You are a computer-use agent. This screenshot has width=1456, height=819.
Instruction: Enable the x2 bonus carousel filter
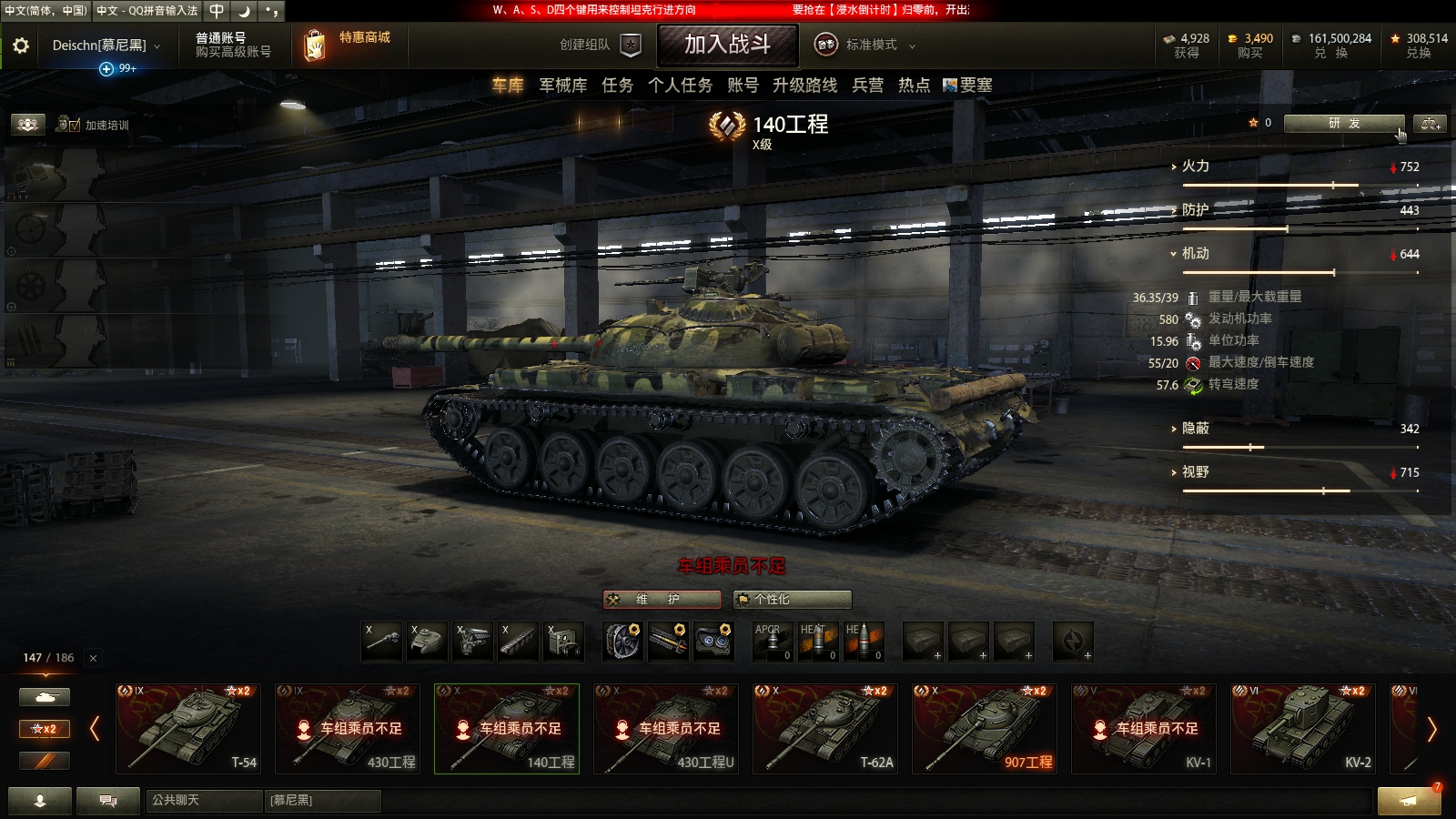point(44,729)
